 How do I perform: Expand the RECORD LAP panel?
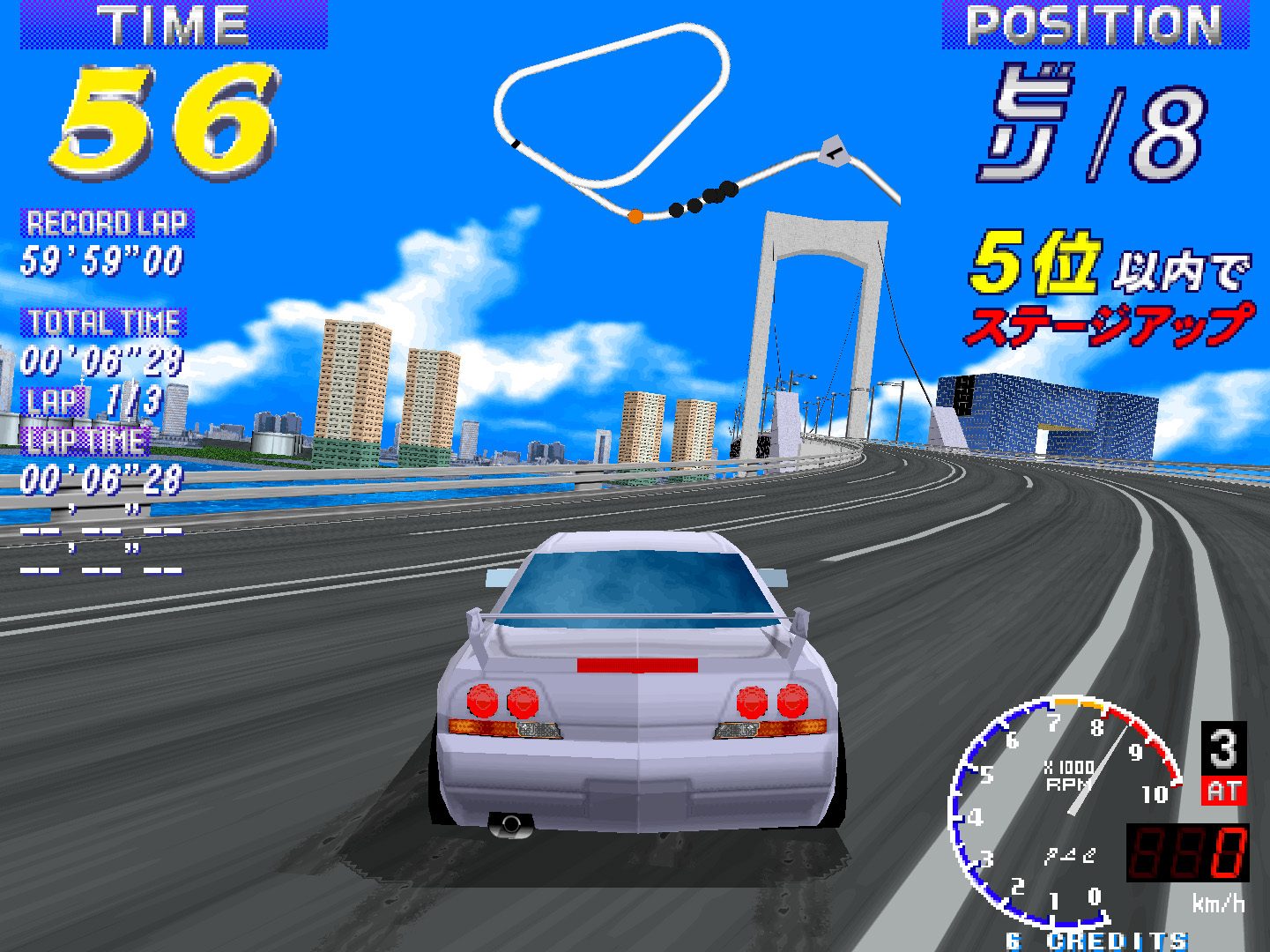coord(103,223)
